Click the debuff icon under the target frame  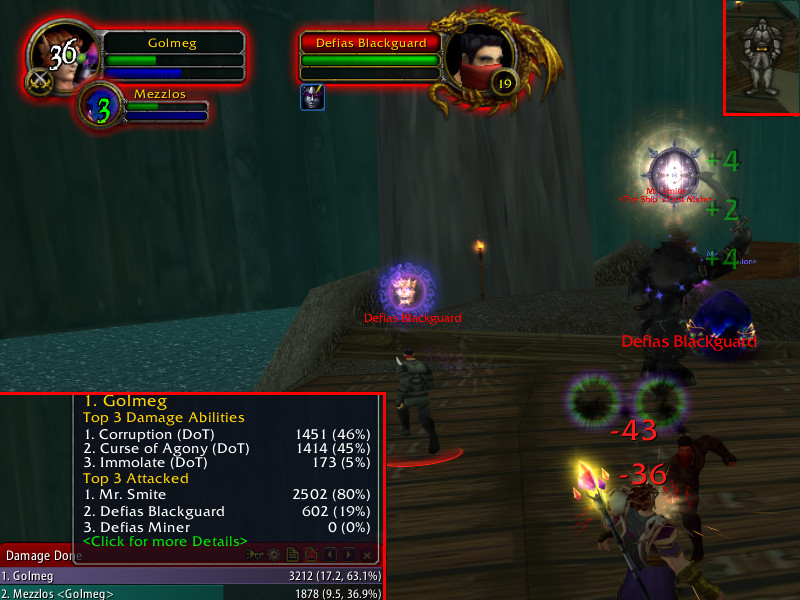point(310,96)
